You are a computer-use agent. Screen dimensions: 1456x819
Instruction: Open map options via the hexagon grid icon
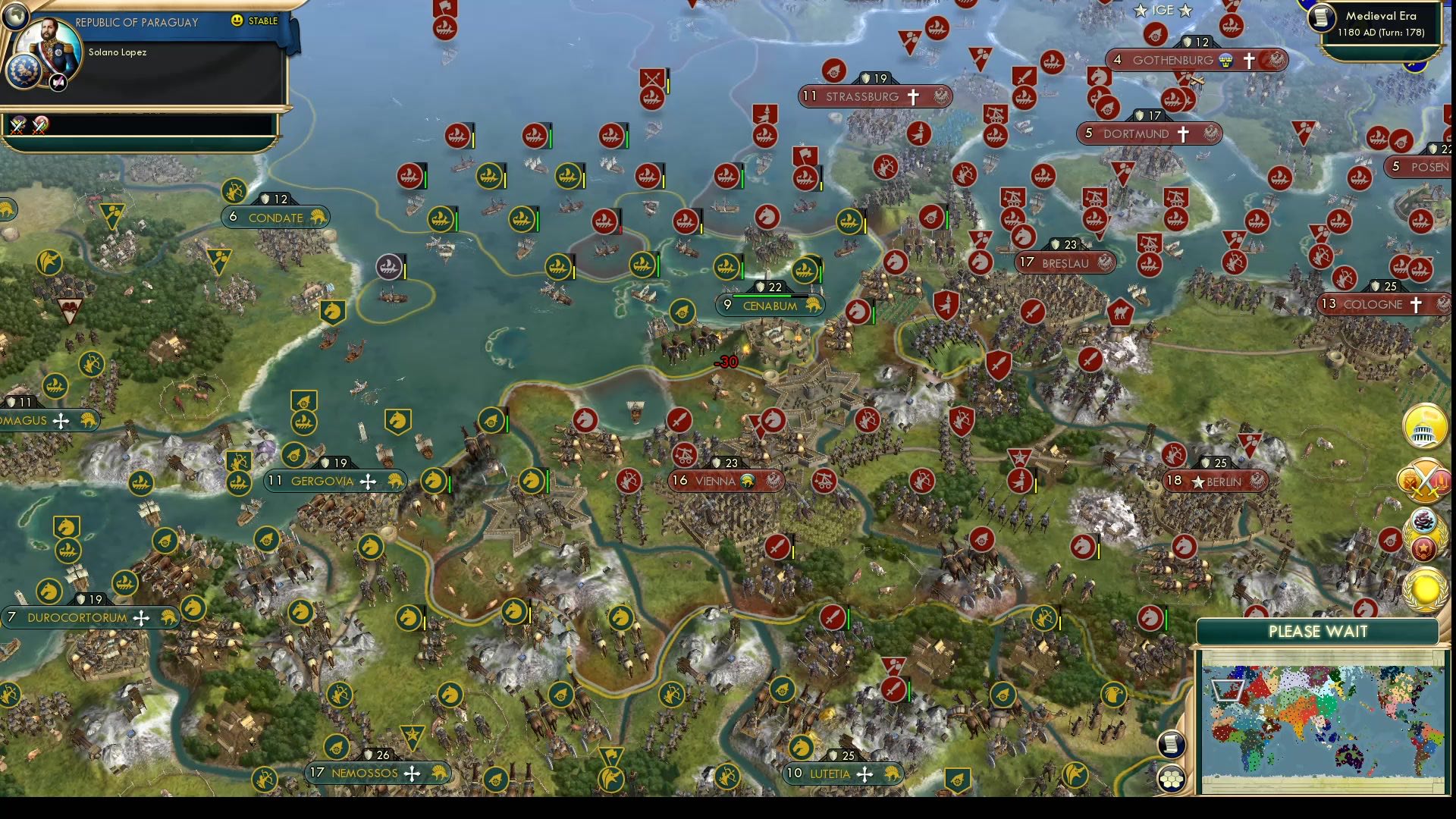coord(1170,779)
